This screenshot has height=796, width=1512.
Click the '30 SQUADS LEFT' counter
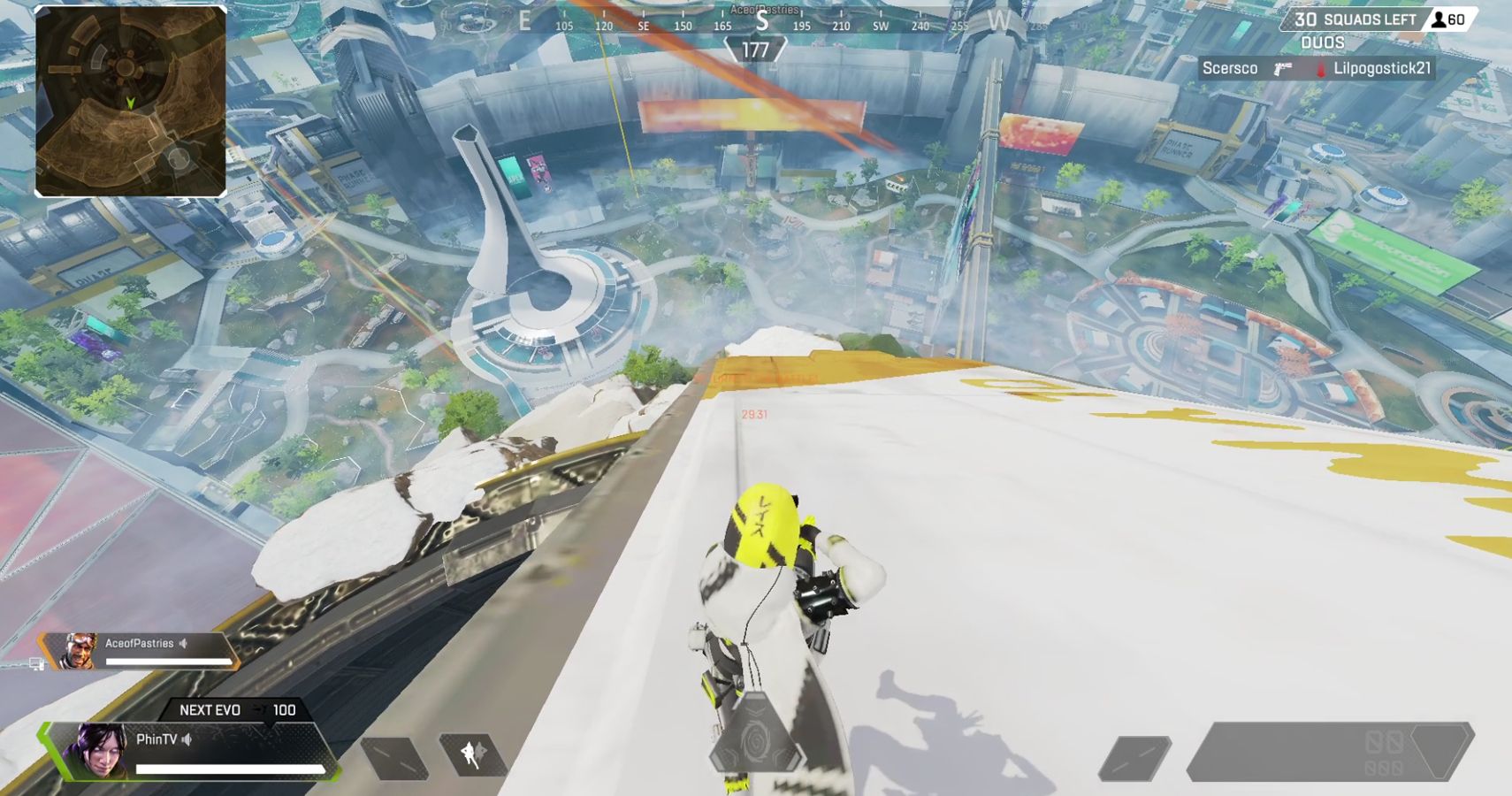click(x=1355, y=19)
